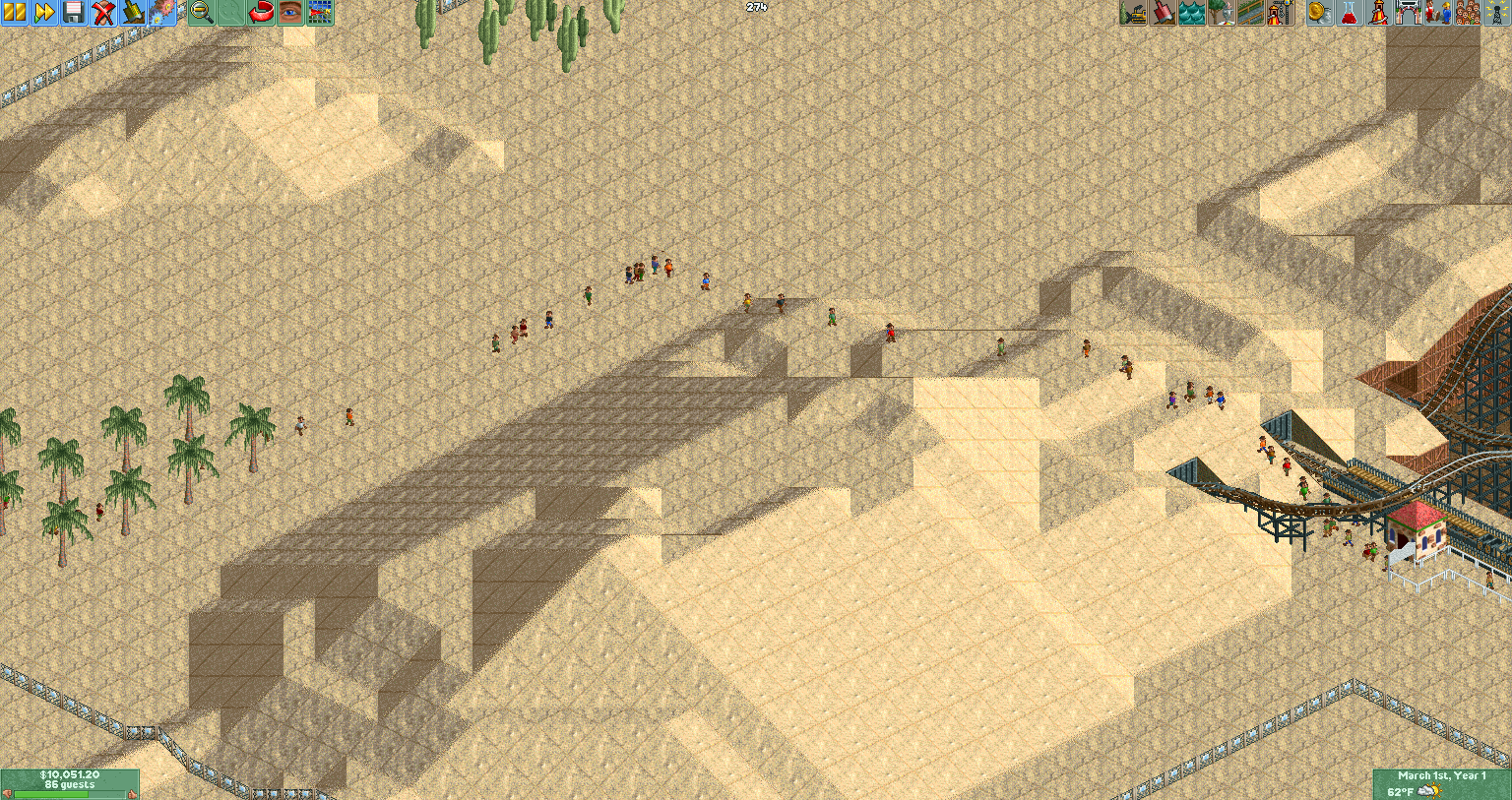Select the land adjustment shovel tool
1512x800 pixels.
click(1163, 14)
